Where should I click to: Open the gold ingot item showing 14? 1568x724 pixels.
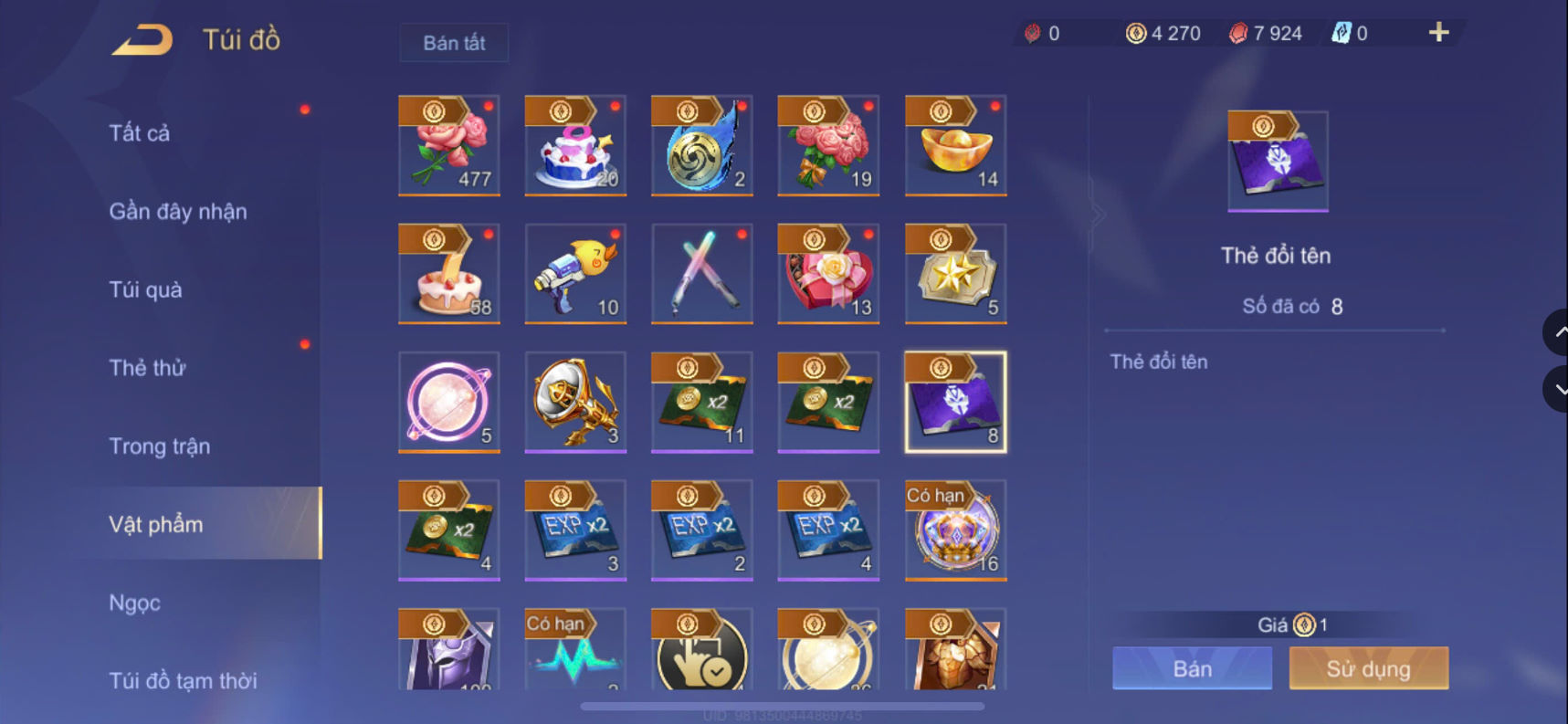[x=953, y=146]
